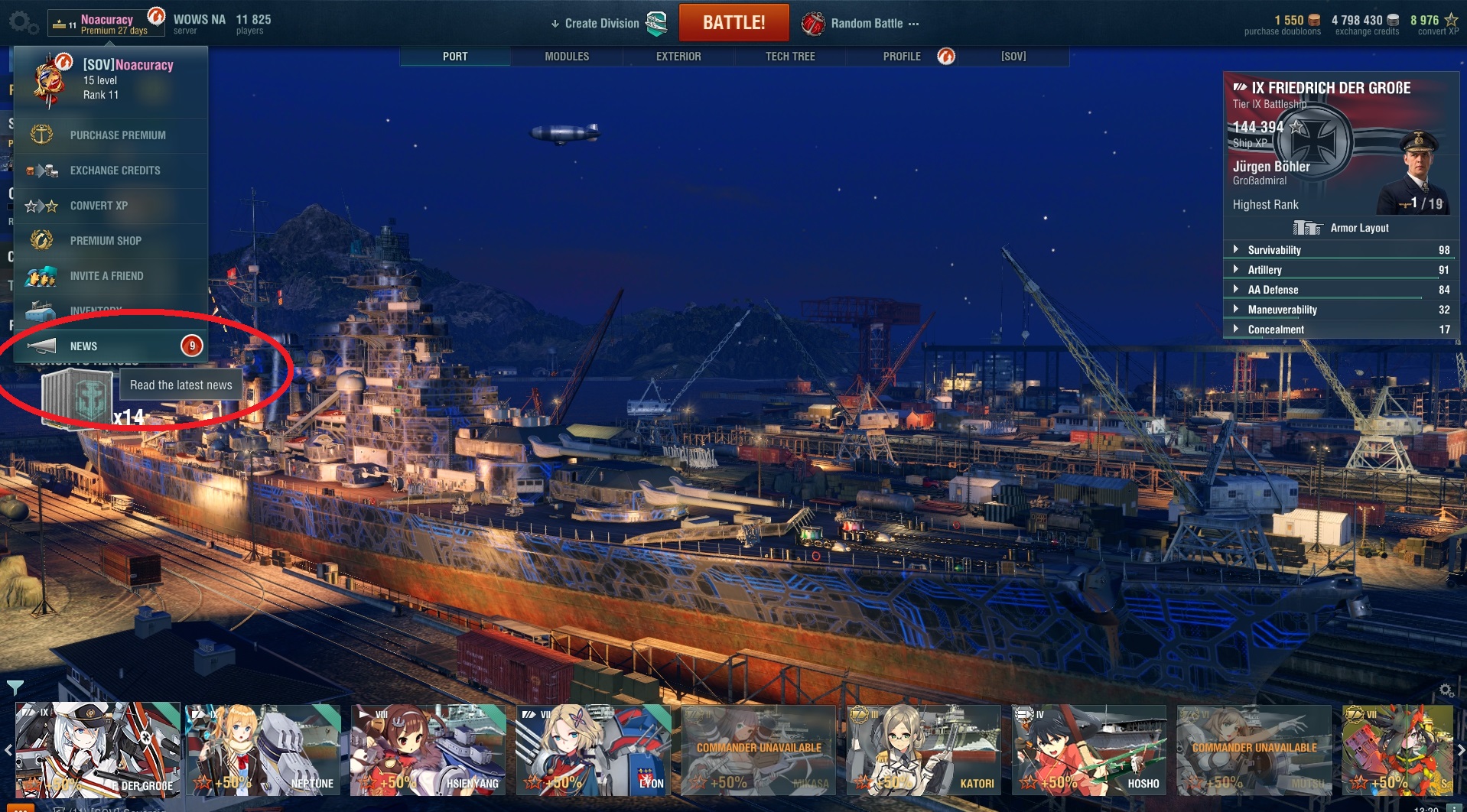
Task: Read the News menu entry
Action: pos(84,346)
